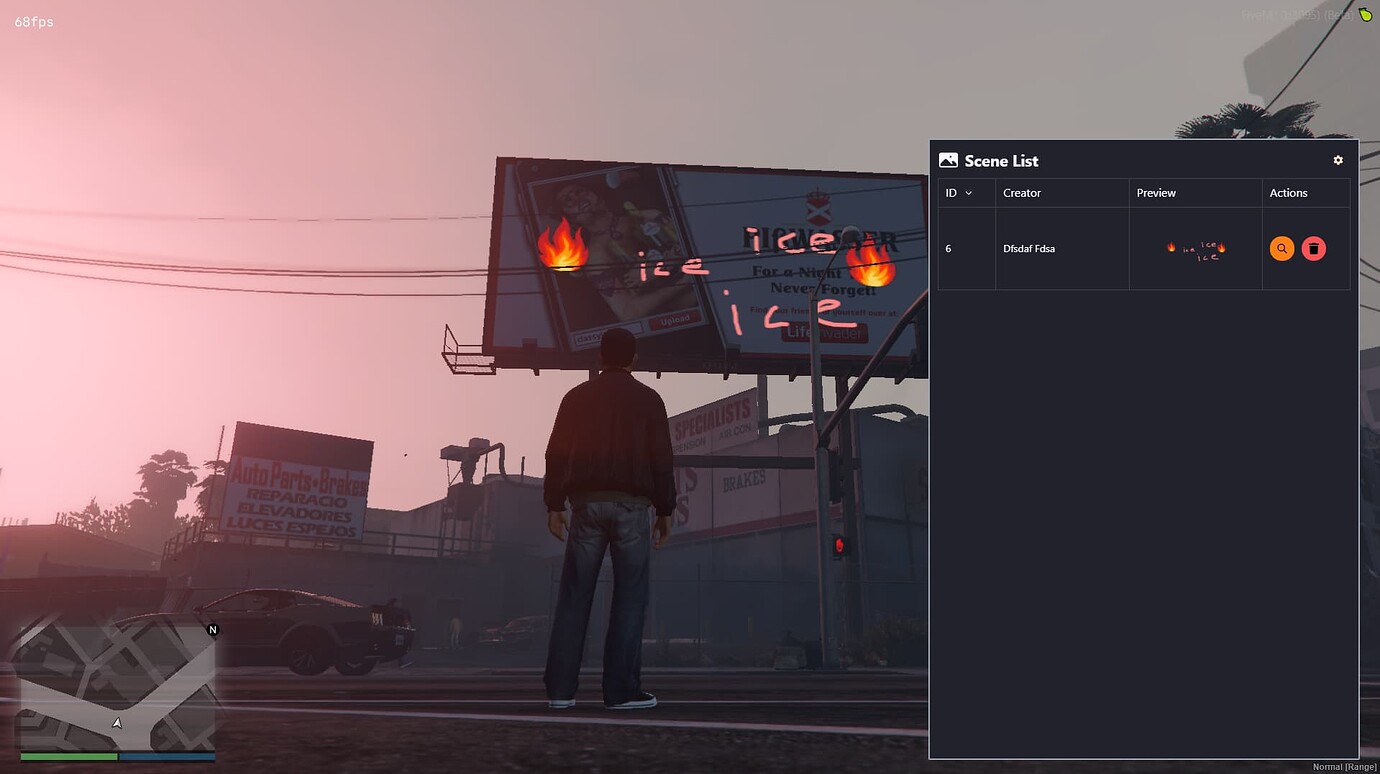Toggle the Actions column header
This screenshot has height=774, width=1380.
pyautogui.click(x=1289, y=193)
